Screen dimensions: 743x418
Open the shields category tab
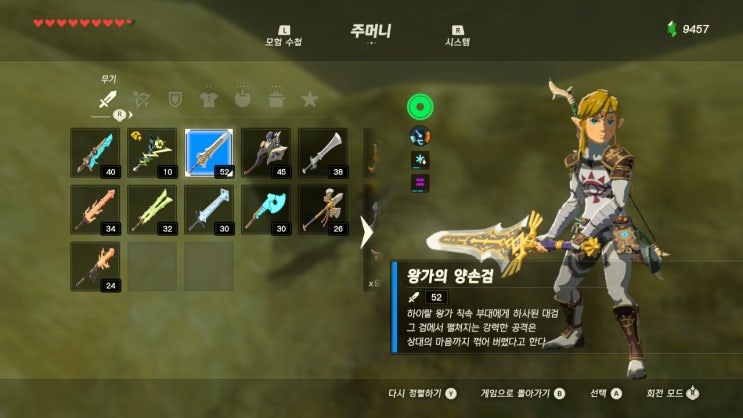pyautogui.click(x=175, y=99)
